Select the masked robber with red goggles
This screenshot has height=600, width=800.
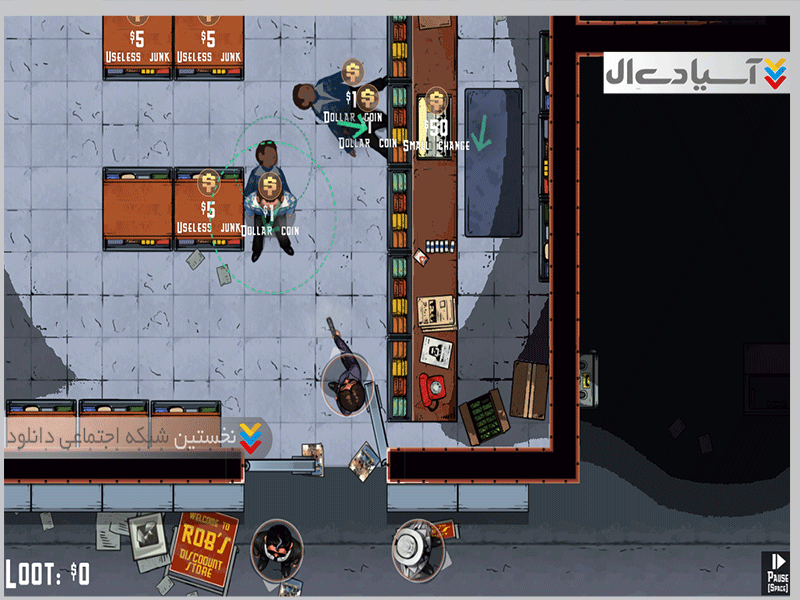pyautogui.click(x=278, y=548)
